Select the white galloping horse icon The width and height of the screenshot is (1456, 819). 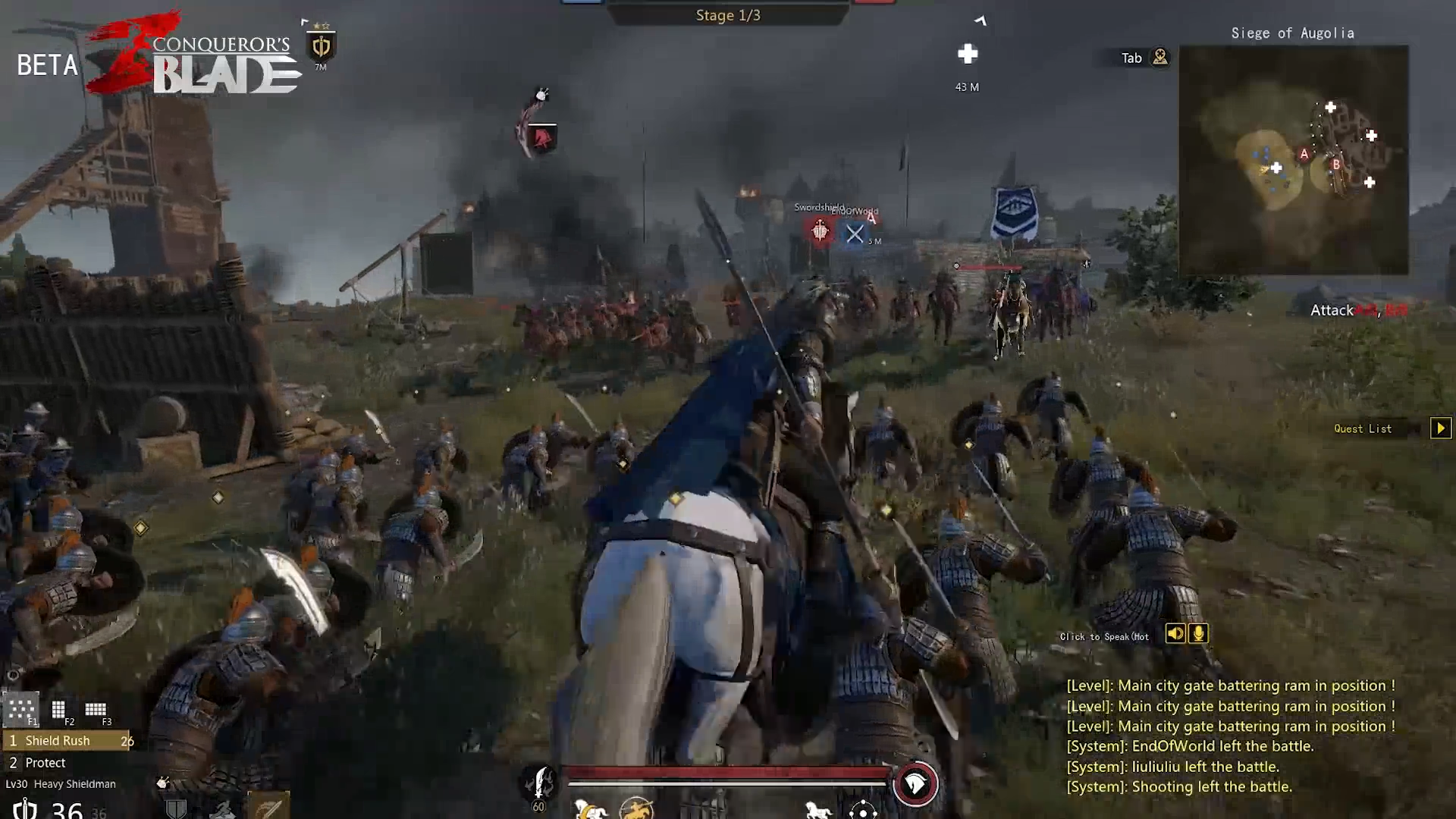(817, 810)
